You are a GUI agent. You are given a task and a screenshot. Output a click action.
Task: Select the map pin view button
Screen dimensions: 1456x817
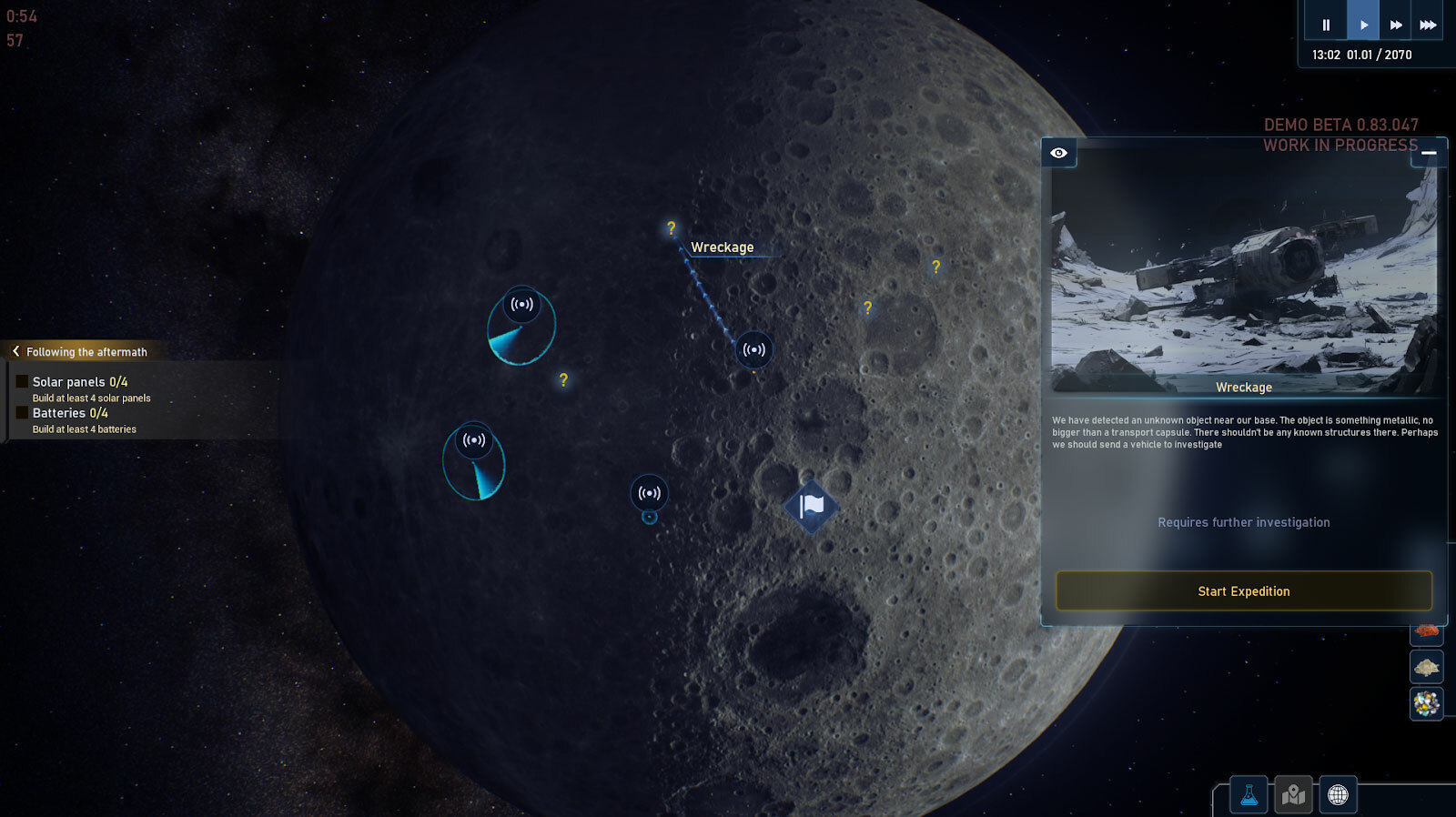coord(1293,795)
